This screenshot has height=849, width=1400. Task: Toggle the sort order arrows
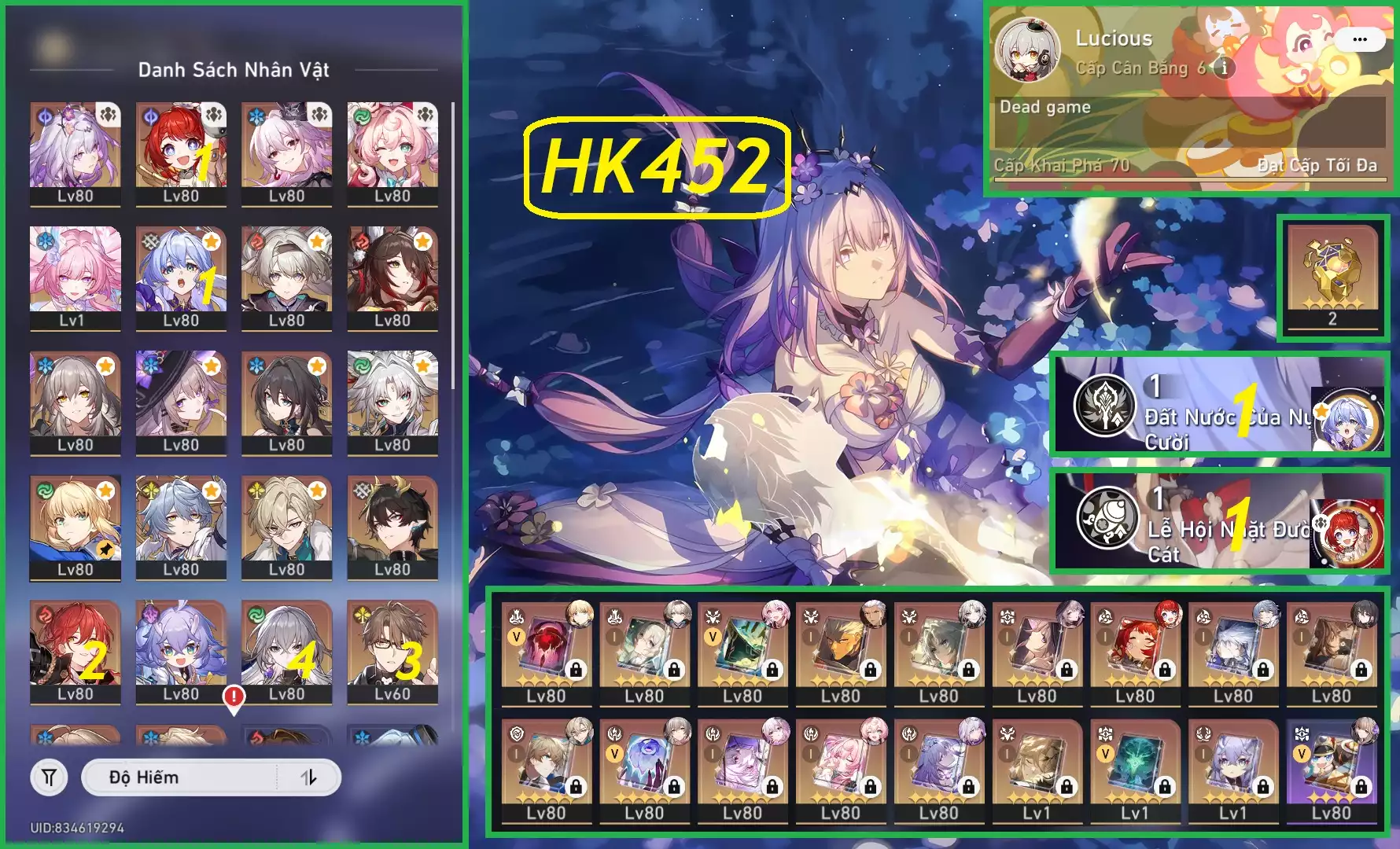click(309, 777)
